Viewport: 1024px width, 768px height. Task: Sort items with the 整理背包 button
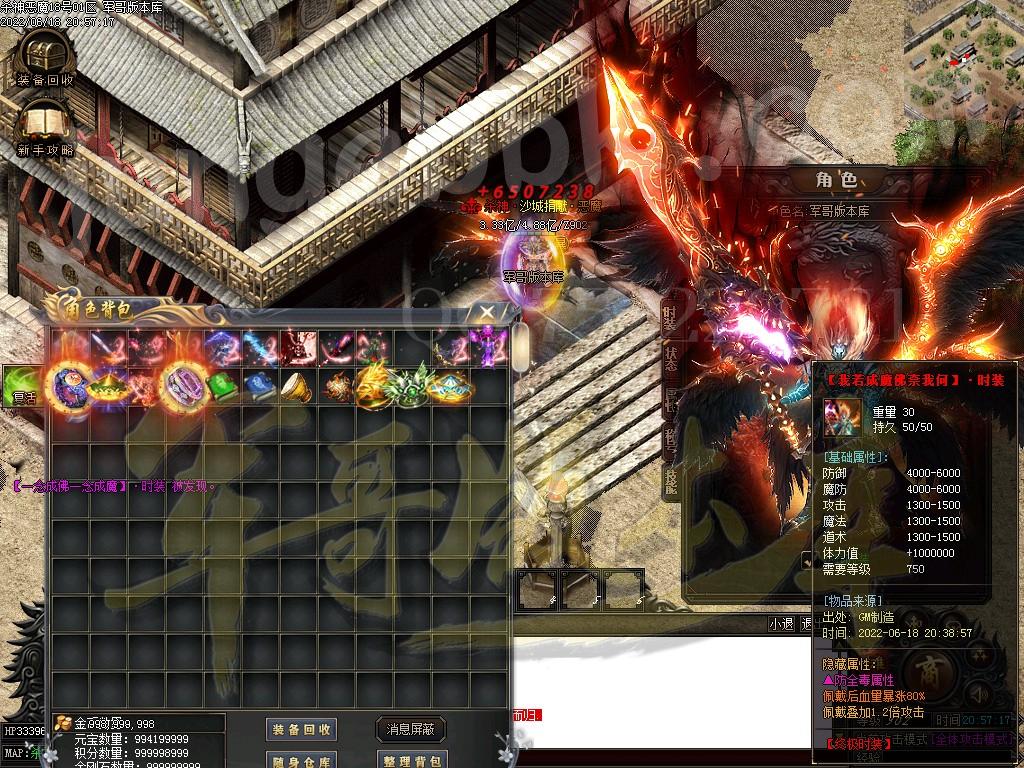411,760
